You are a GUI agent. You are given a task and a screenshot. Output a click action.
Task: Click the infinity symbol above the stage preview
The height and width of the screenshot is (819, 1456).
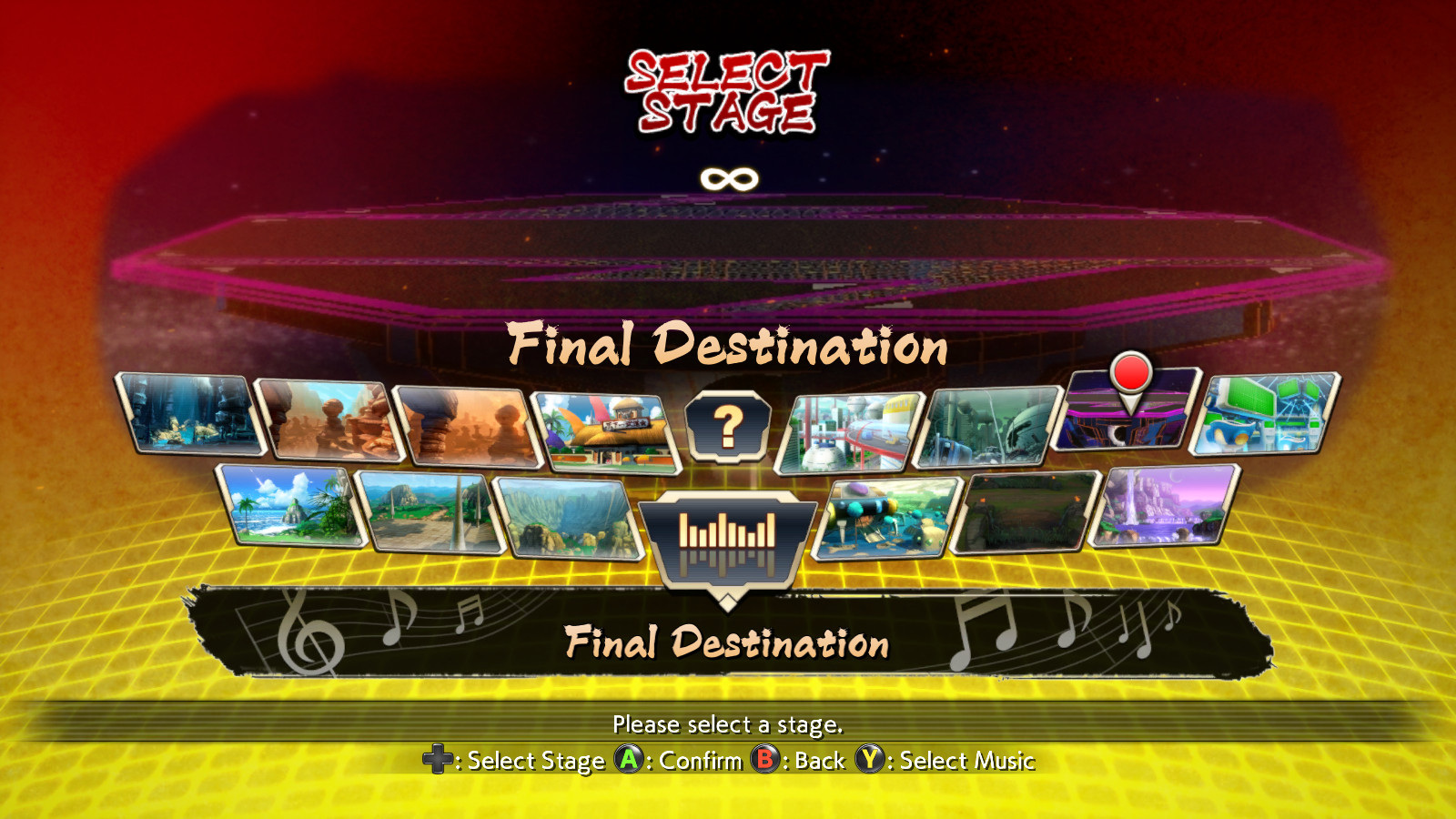click(x=728, y=178)
